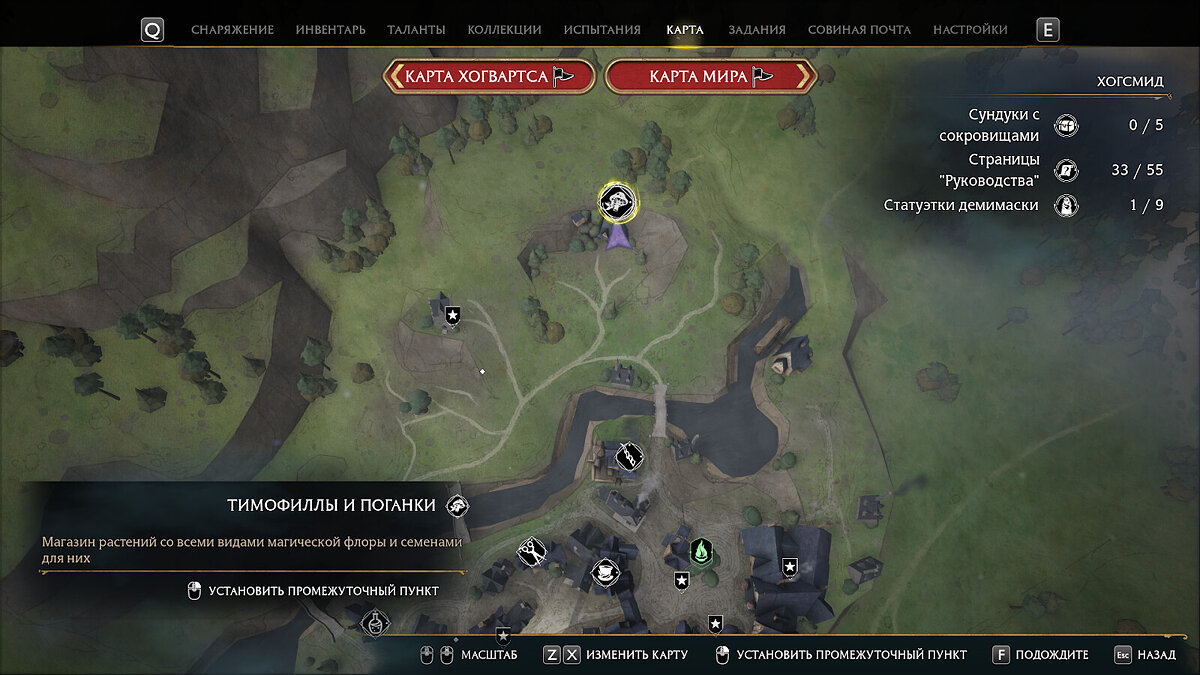
Task: Click the scissors salon map marker
Action: (x=530, y=550)
